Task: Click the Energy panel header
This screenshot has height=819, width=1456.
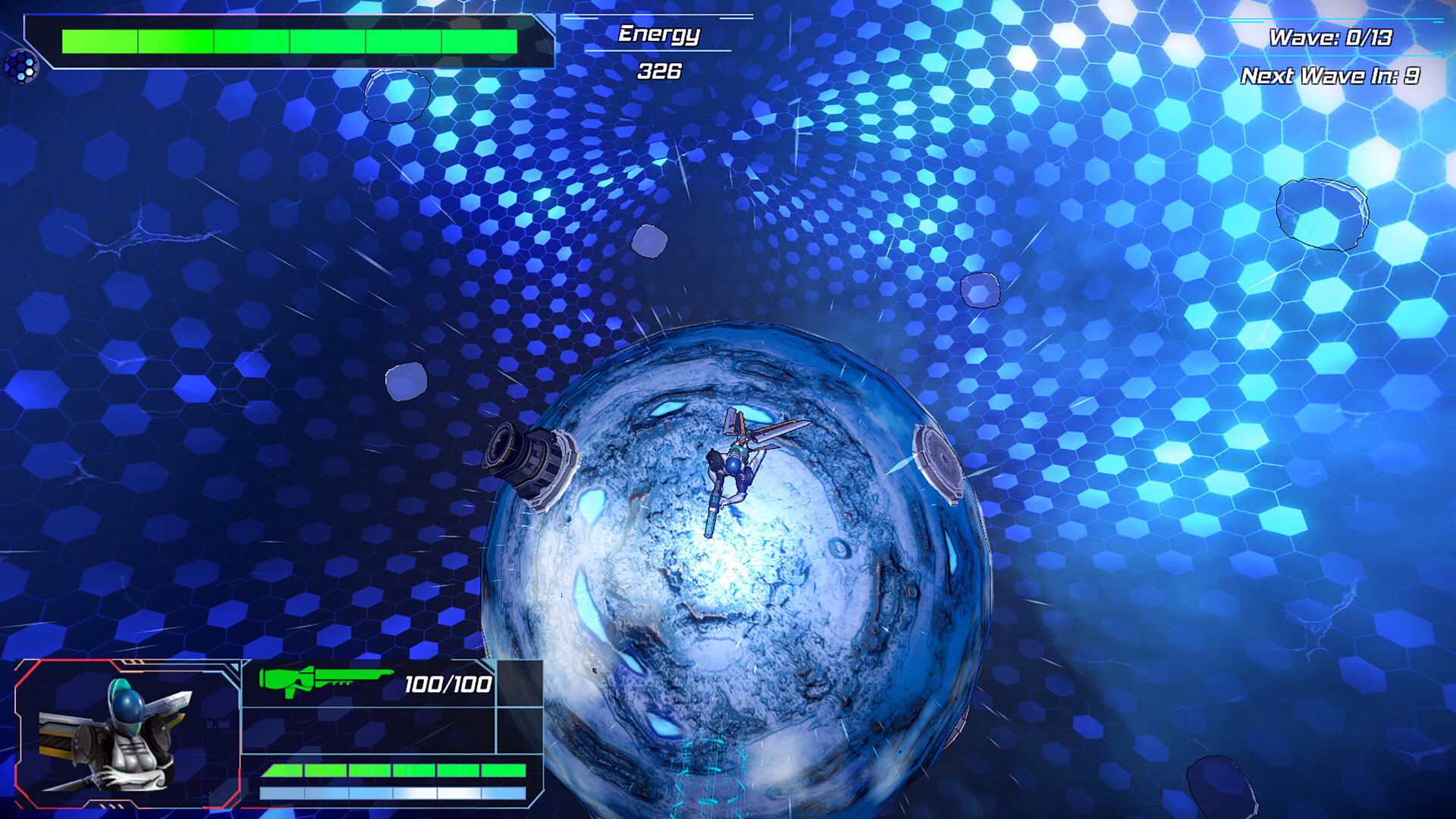Action: pyautogui.click(x=658, y=33)
